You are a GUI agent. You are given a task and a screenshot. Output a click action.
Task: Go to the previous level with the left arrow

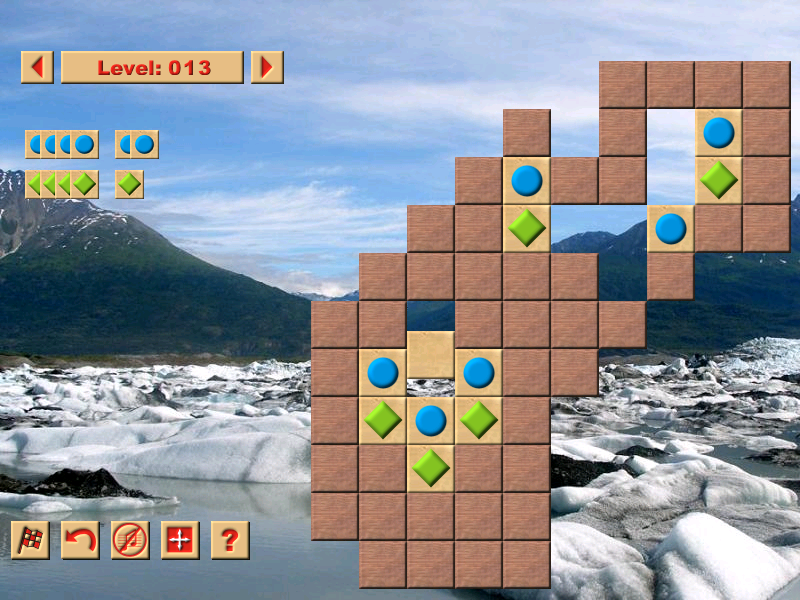[37, 67]
